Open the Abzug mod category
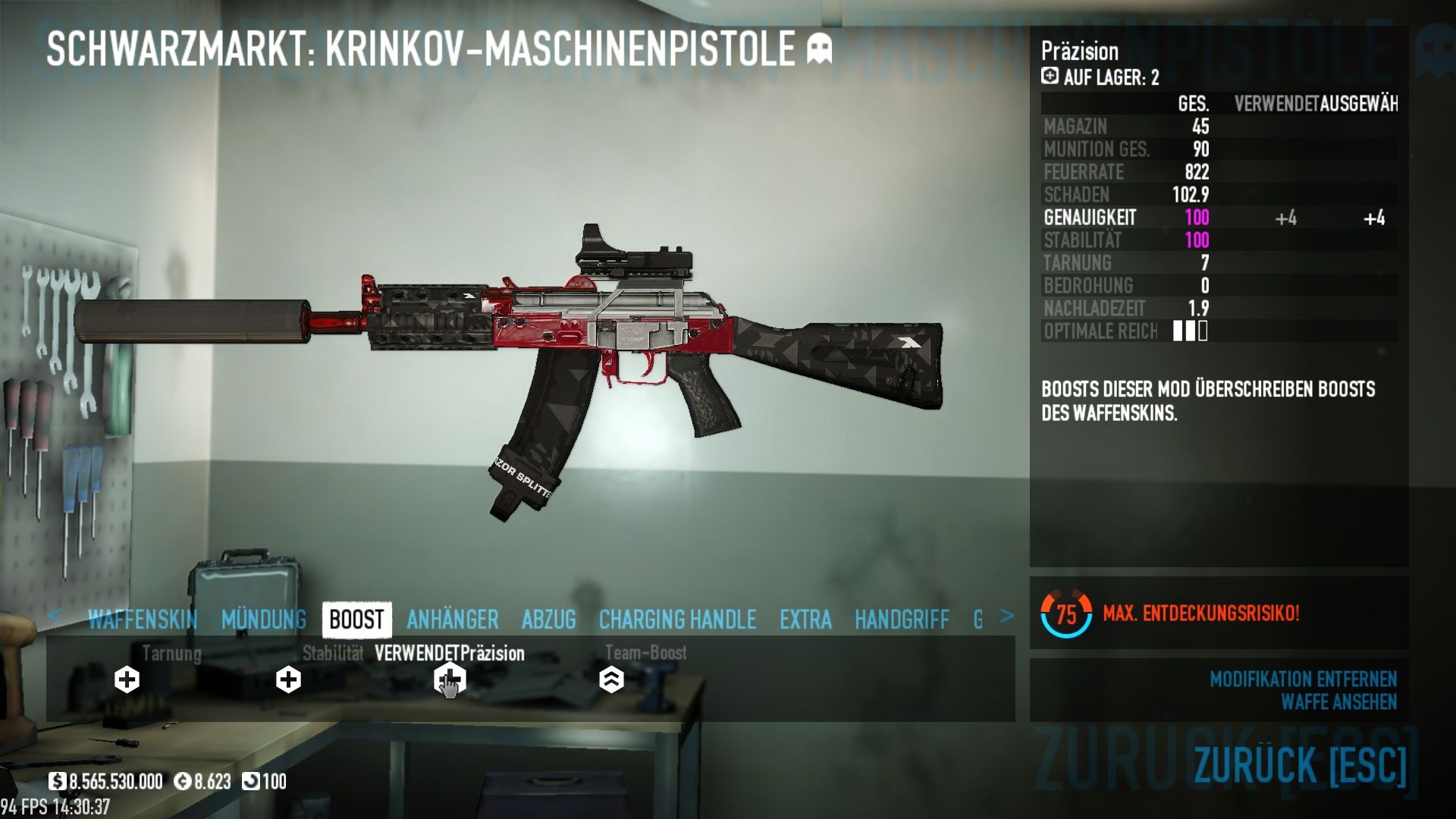The width and height of the screenshot is (1456, 819). coord(548,620)
